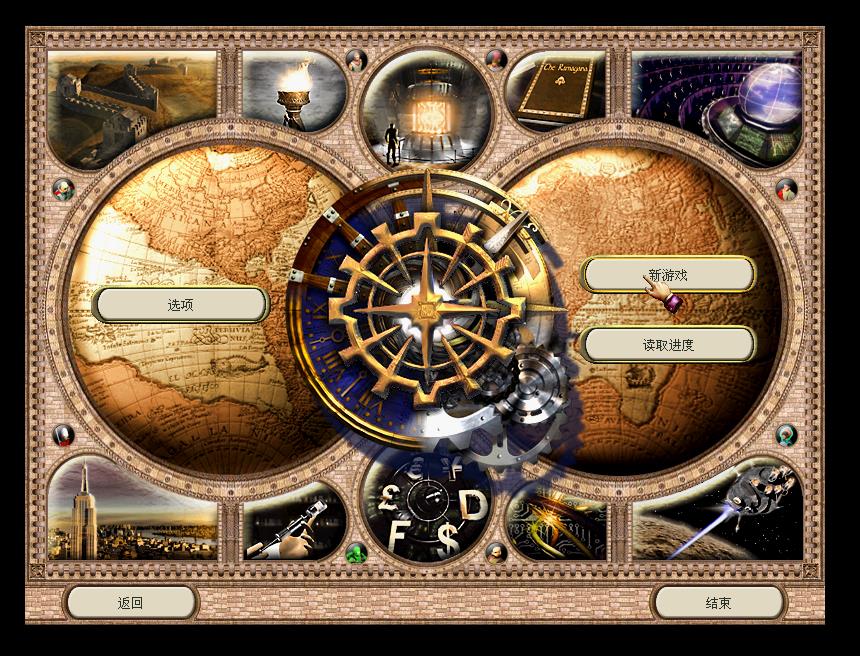The height and width of the screenshot is (656, 860).
Task: Go back with the 返回 button
Action: (131, 602)
